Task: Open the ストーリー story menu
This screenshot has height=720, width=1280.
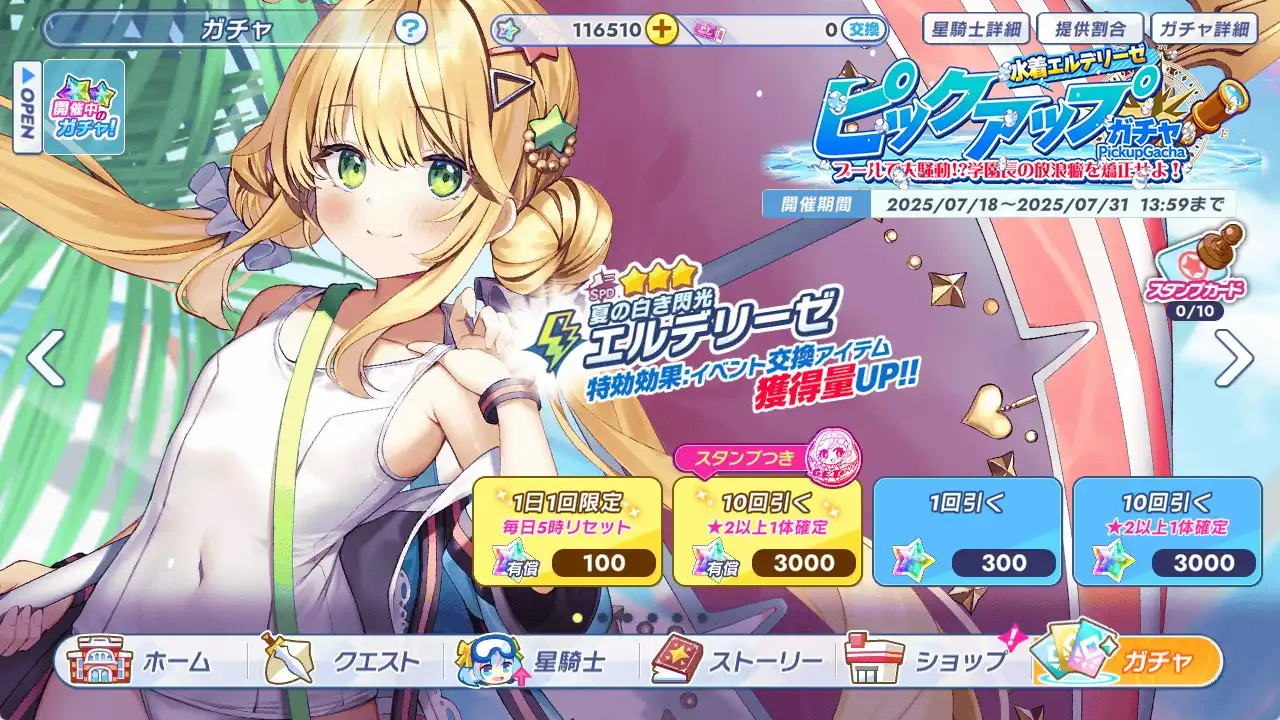Action: point(738,662)
